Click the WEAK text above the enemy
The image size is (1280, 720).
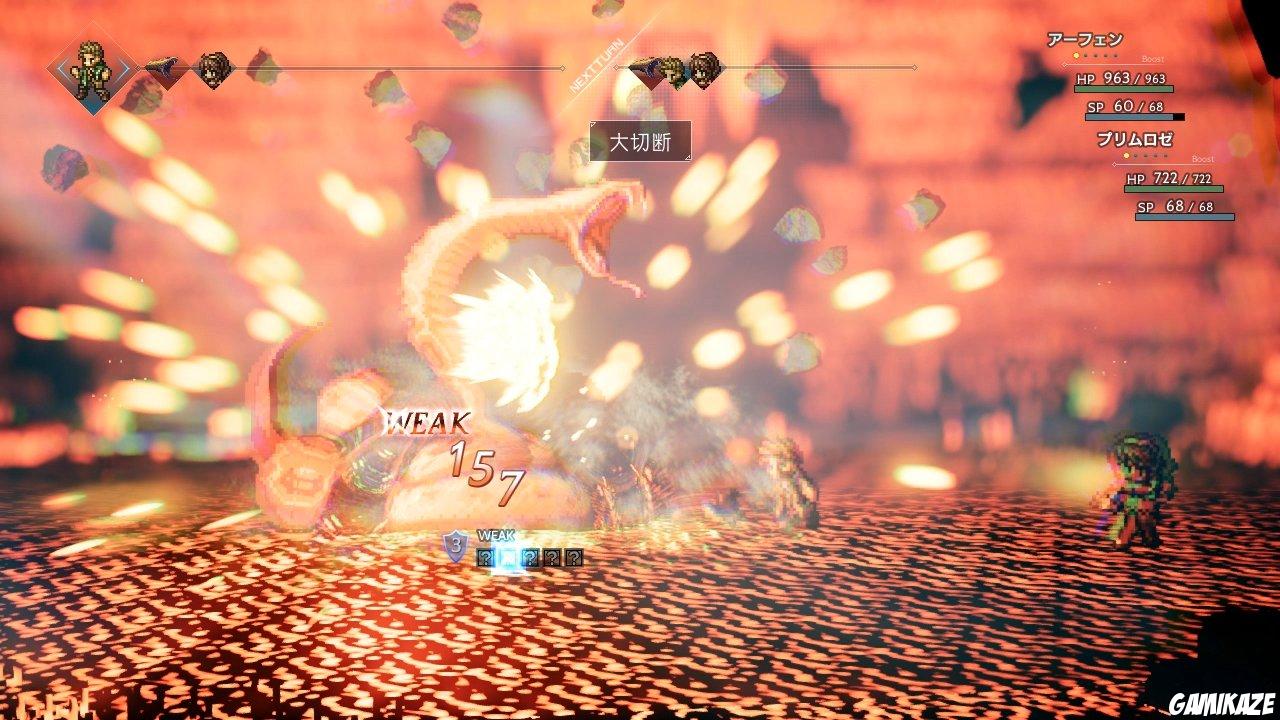pyautogui.click(x=430, y=423)
